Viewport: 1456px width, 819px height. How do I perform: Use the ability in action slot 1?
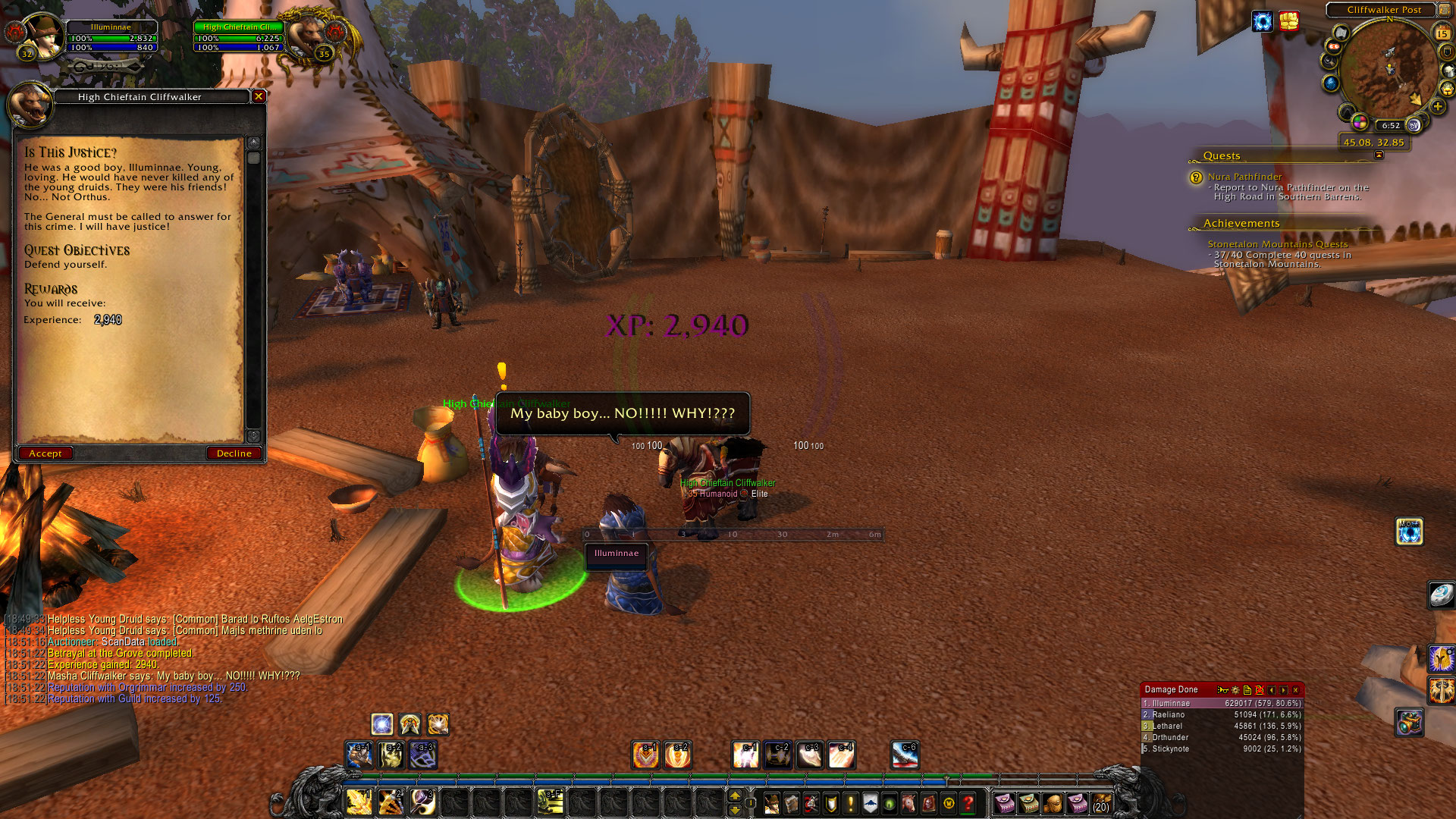(x=359, y=802)
